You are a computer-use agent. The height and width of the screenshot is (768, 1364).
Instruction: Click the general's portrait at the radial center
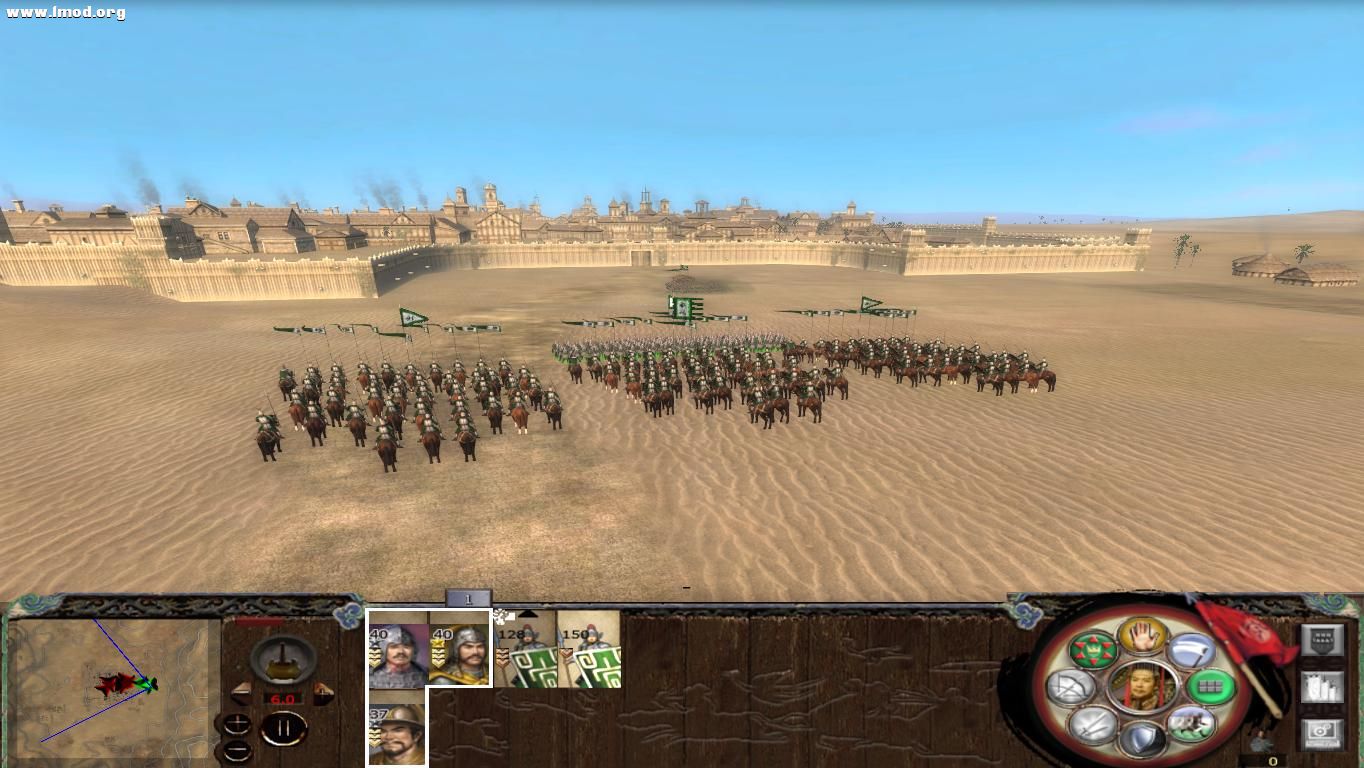(x=1144, y=687)
